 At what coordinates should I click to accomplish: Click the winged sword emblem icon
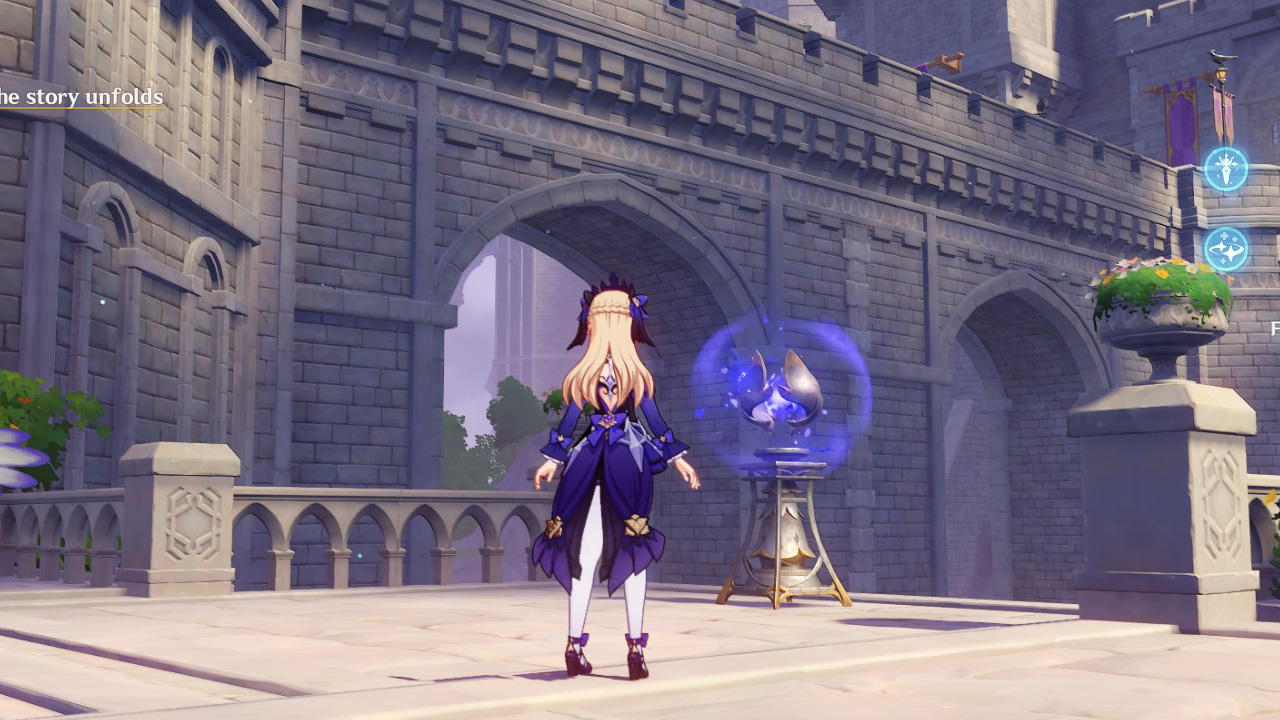pyautogui.click(x=1225, y=169)
